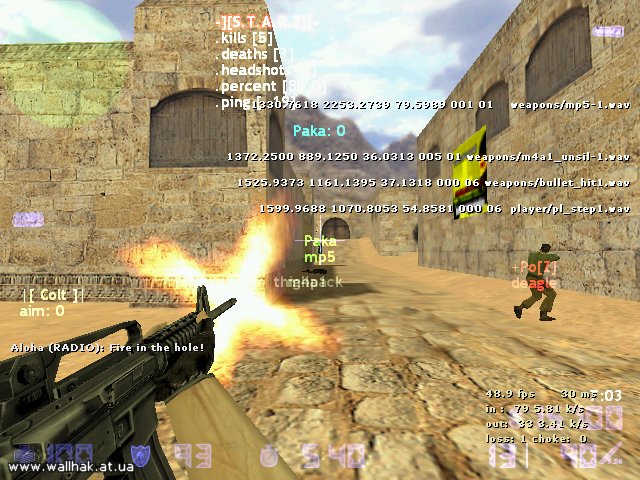
Task: Click the armor shield HUD icon
Action: point(141,455)
